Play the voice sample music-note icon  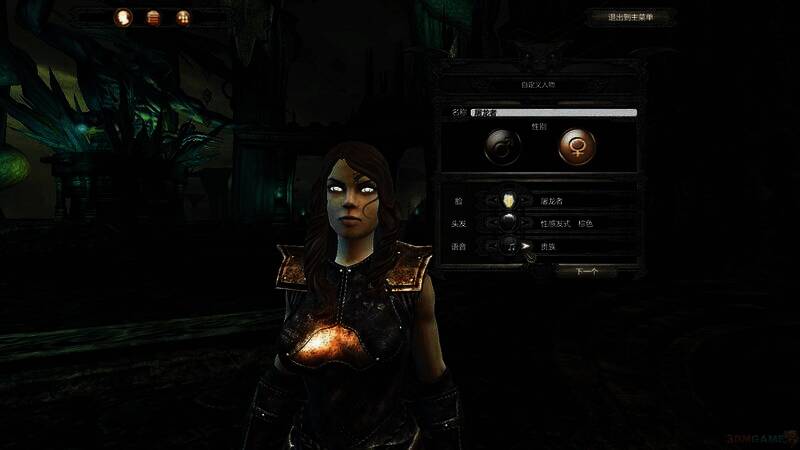pos(509,244)
